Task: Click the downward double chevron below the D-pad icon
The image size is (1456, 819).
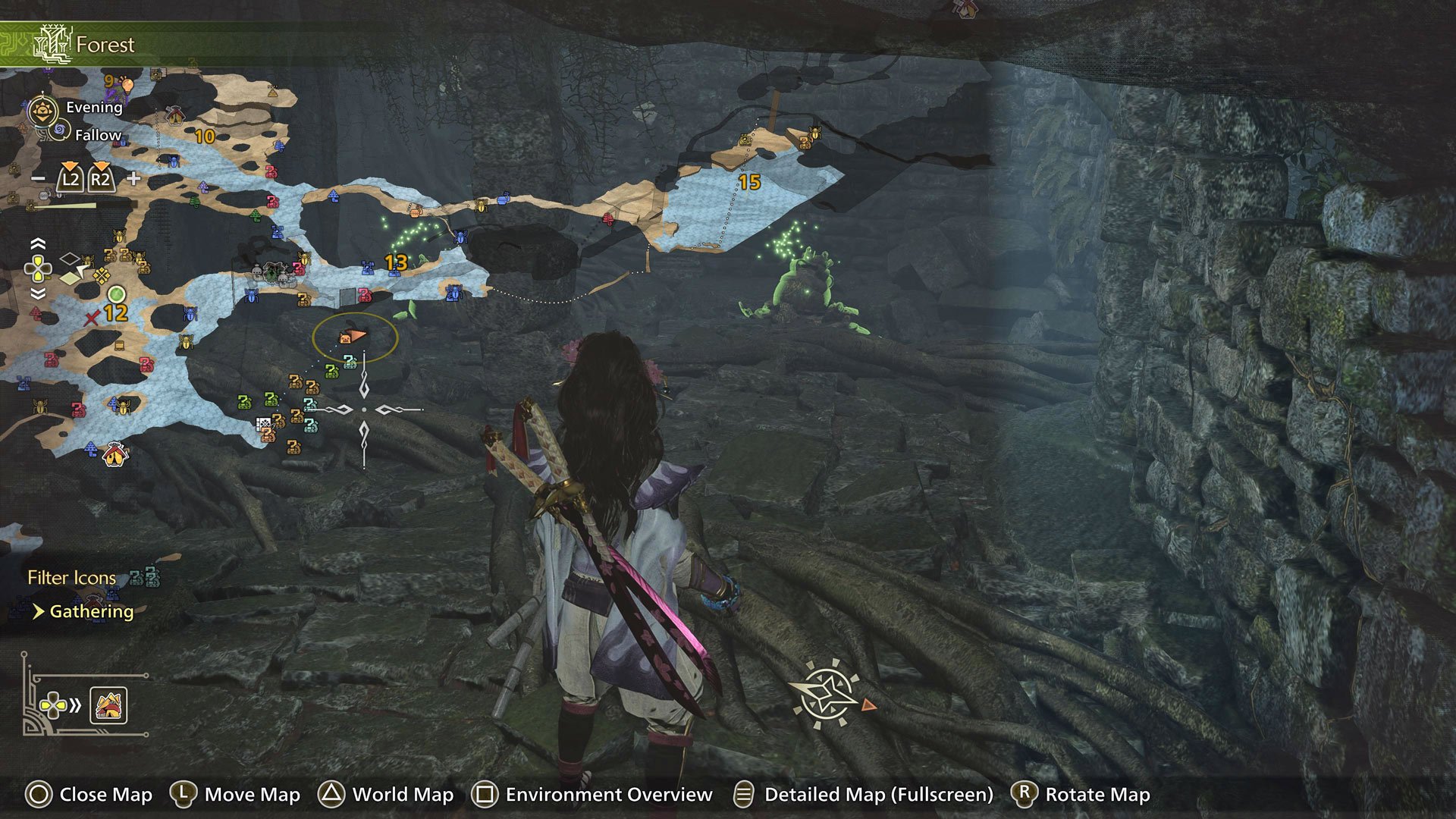Action: click(38, 295)
